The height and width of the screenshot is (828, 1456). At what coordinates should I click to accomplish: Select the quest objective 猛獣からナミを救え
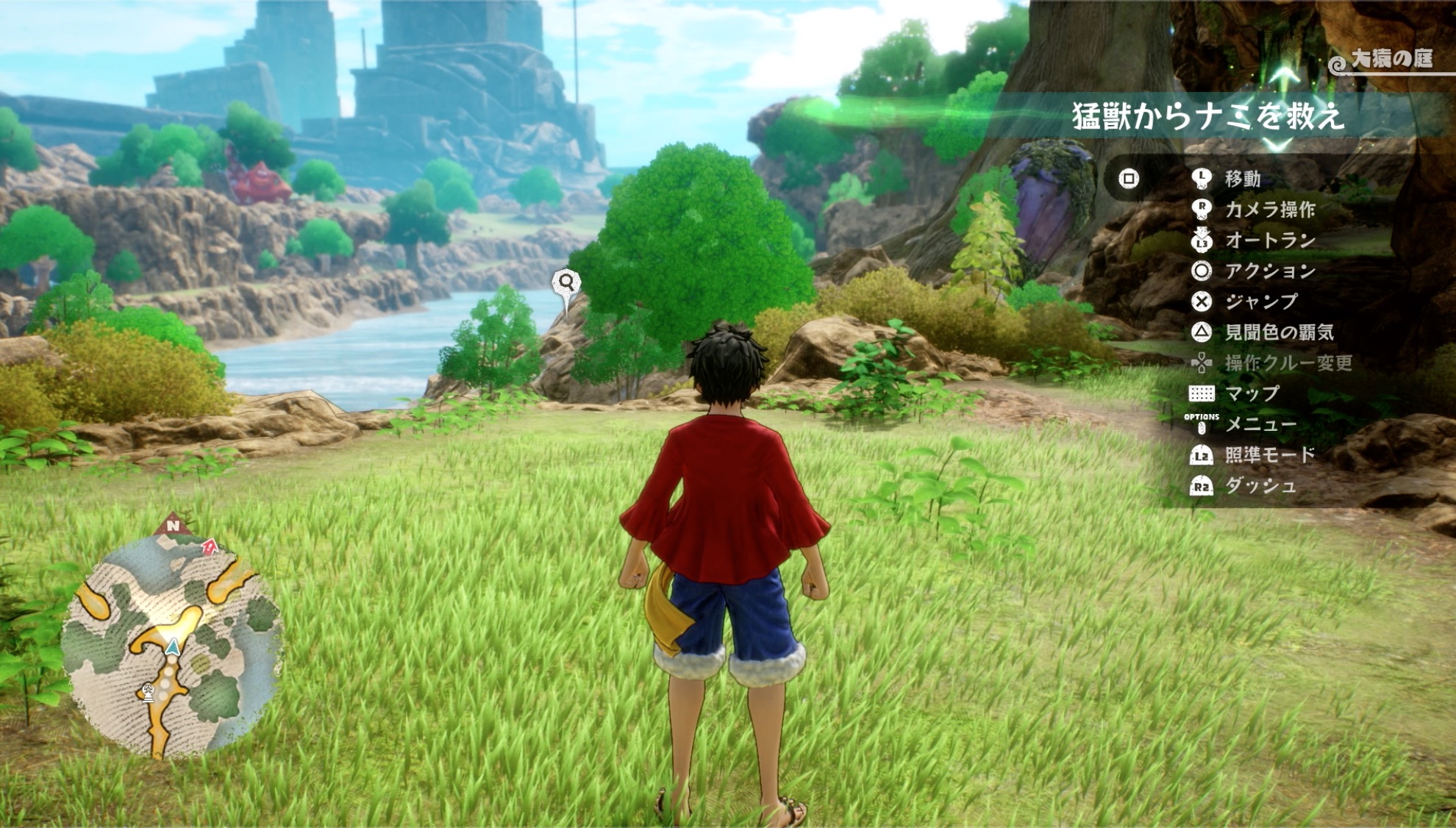pyautogui.click(x=1207, y=117)
